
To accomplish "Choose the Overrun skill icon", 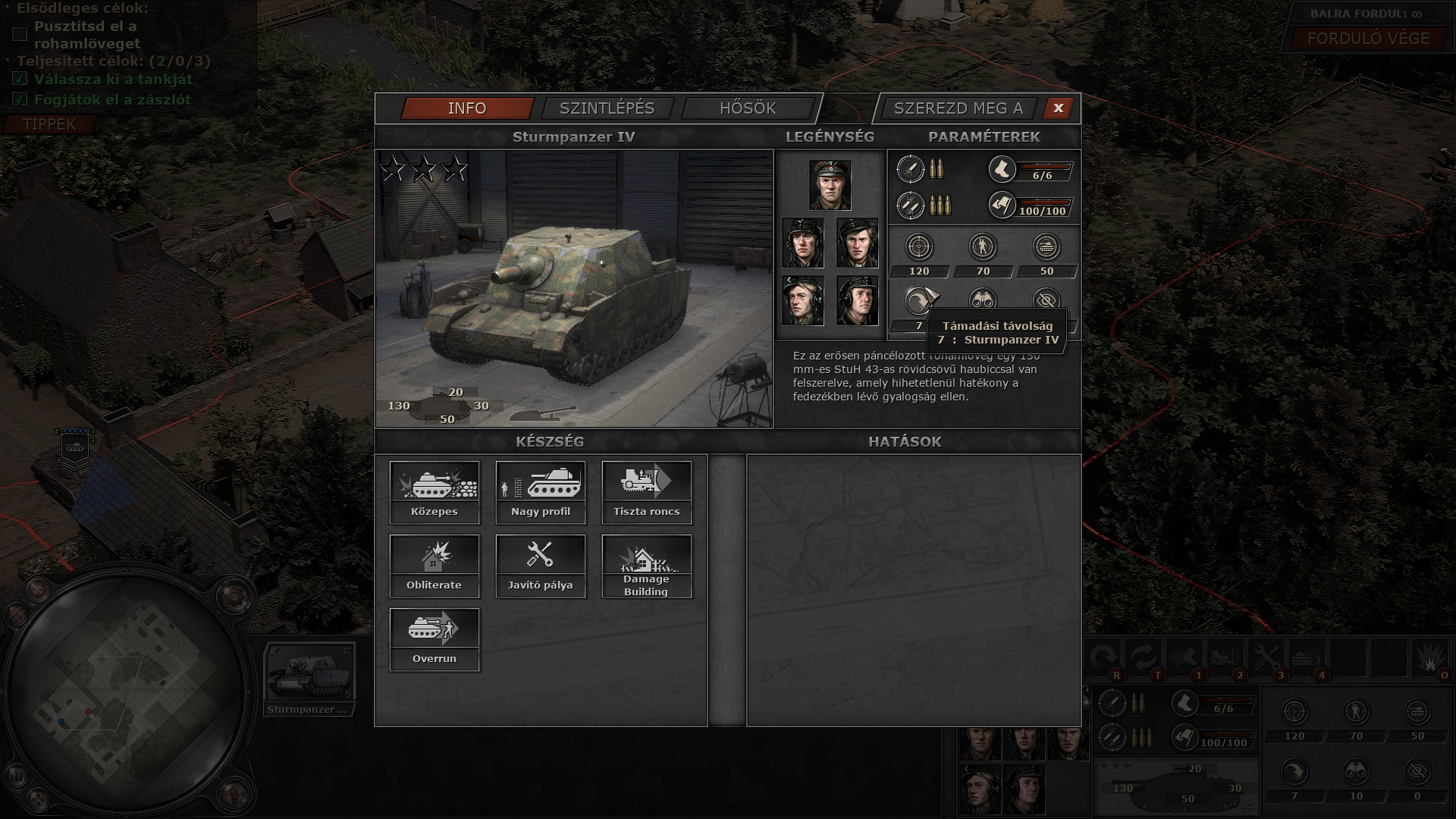I will (x=435, y=639).
